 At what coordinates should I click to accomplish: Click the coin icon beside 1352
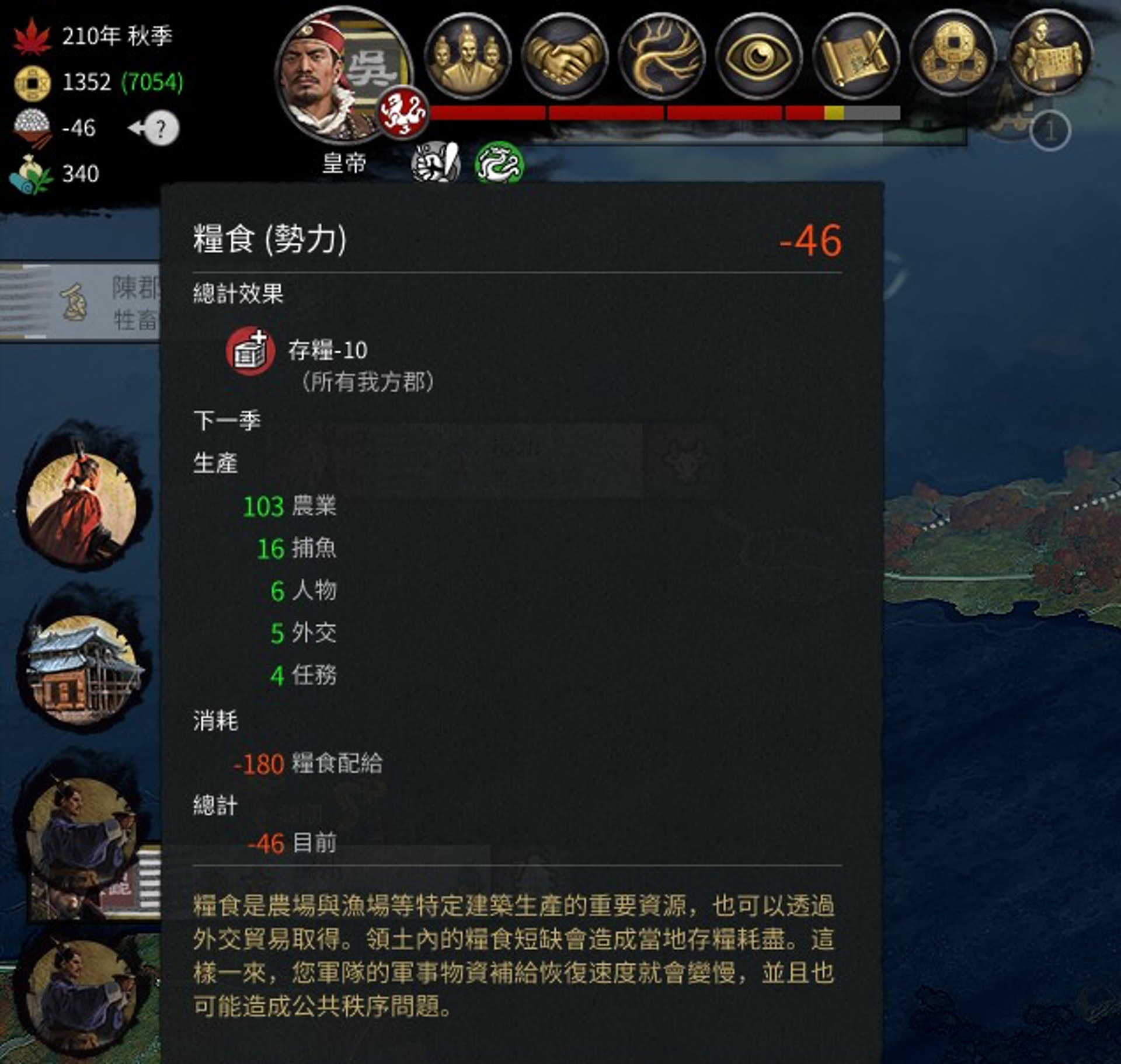pyautogui.click(x=32, y=83)
